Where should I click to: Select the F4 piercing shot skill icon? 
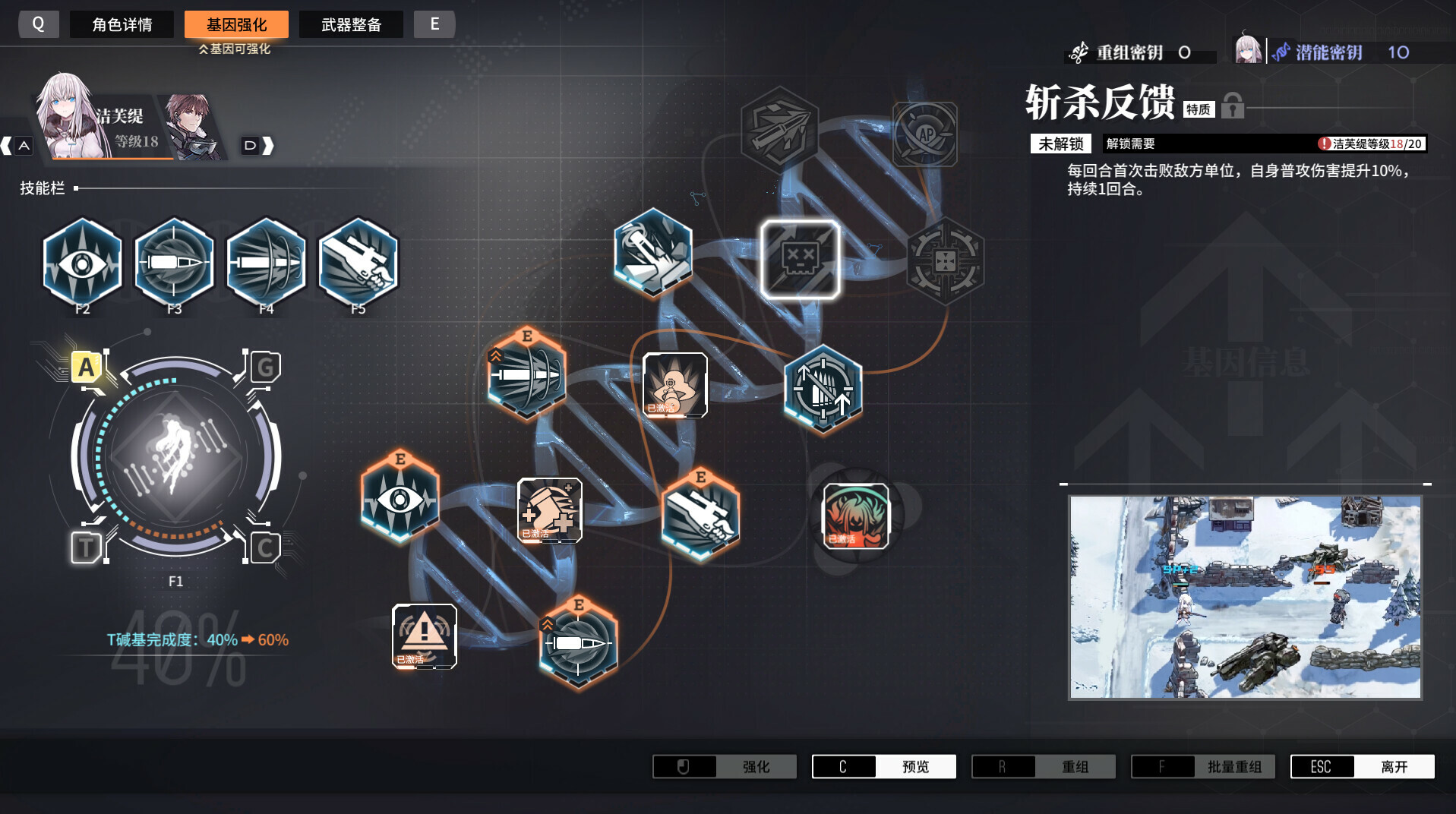266,262
